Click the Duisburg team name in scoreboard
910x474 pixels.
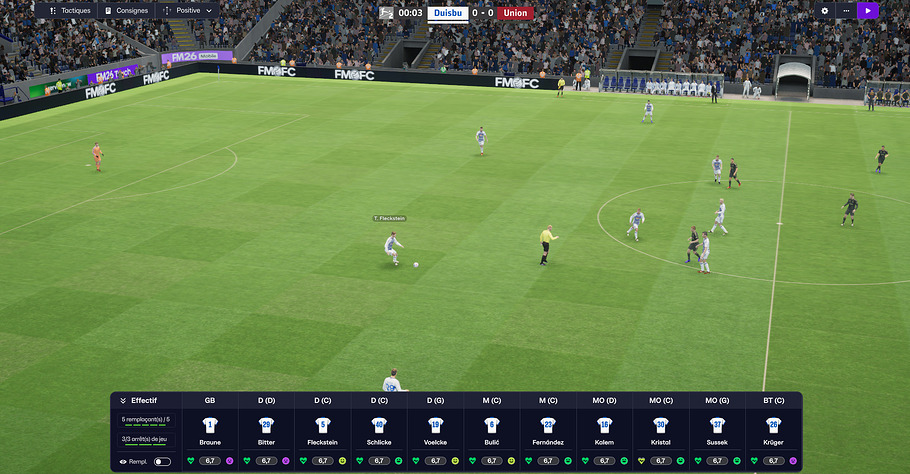(x=448, y=13)
